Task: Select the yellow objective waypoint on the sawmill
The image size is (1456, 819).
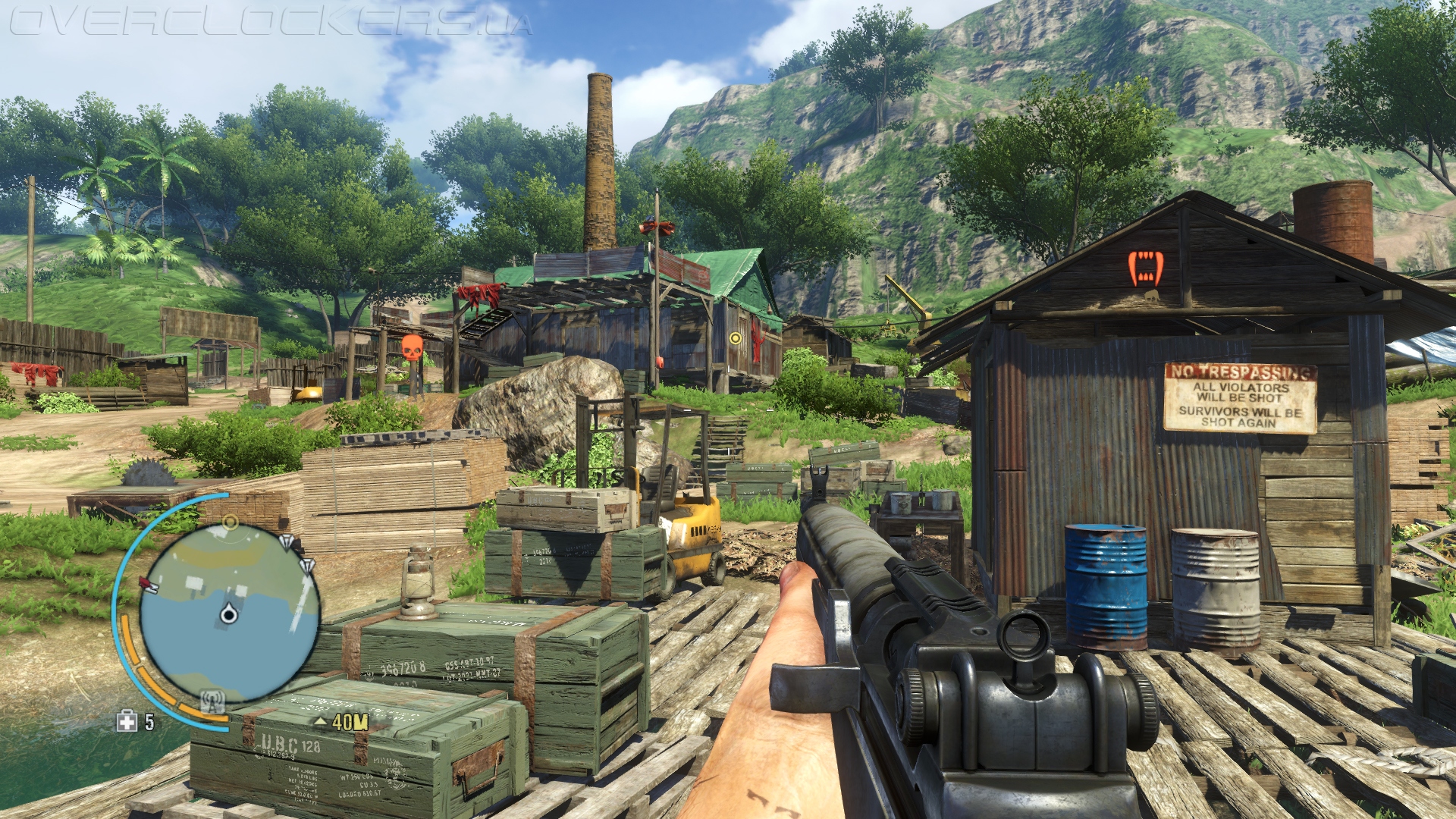Action: 735,337
